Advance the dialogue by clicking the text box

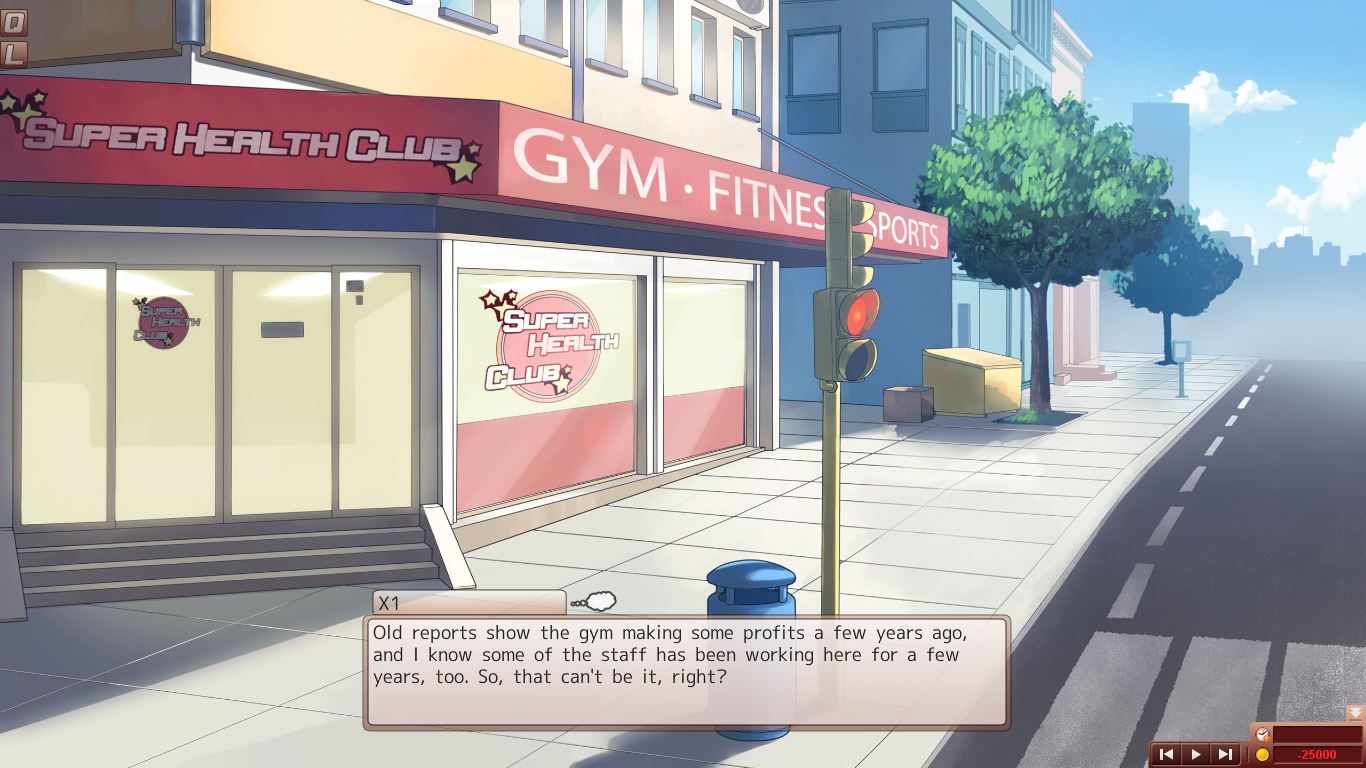tap(686, 671)
